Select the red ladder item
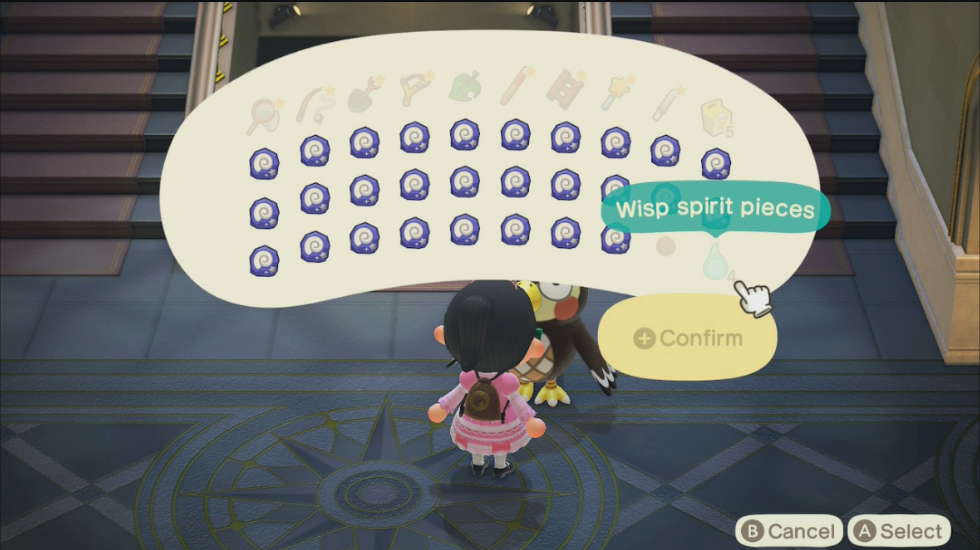Screen dimensions: 980x550 click(565, 91)
